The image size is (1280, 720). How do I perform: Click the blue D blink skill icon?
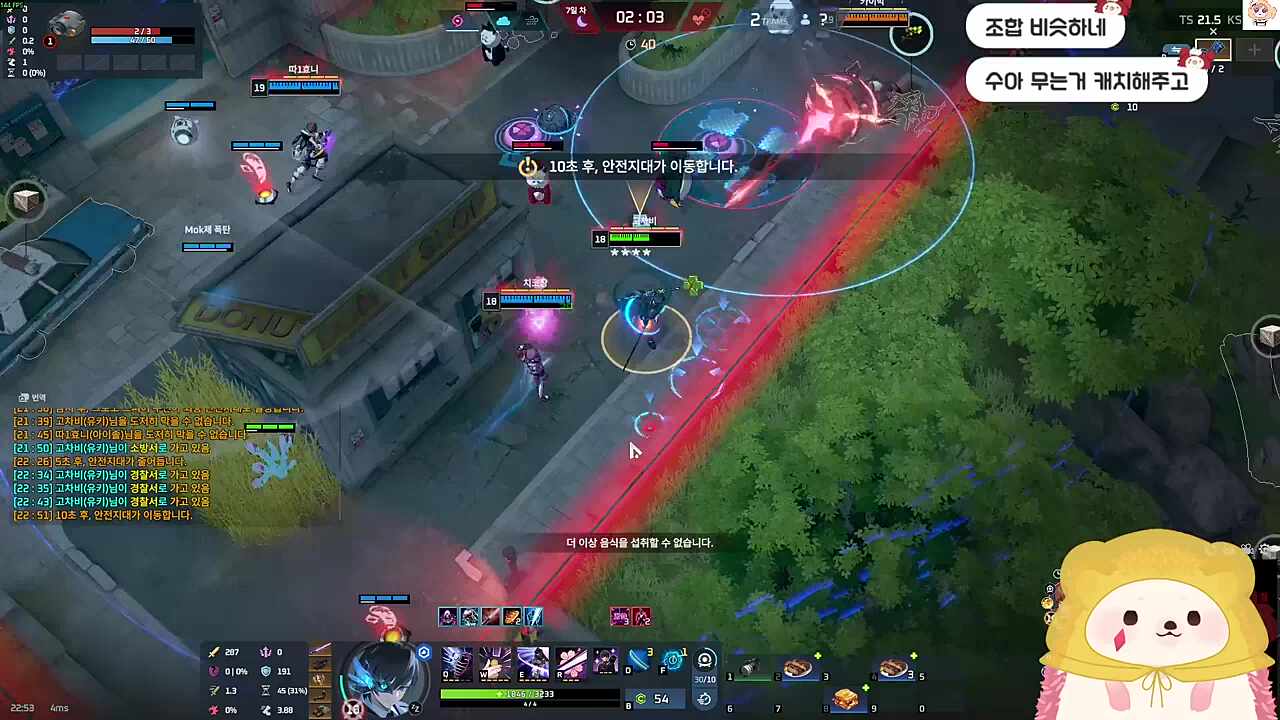click(x=639, y=660)
